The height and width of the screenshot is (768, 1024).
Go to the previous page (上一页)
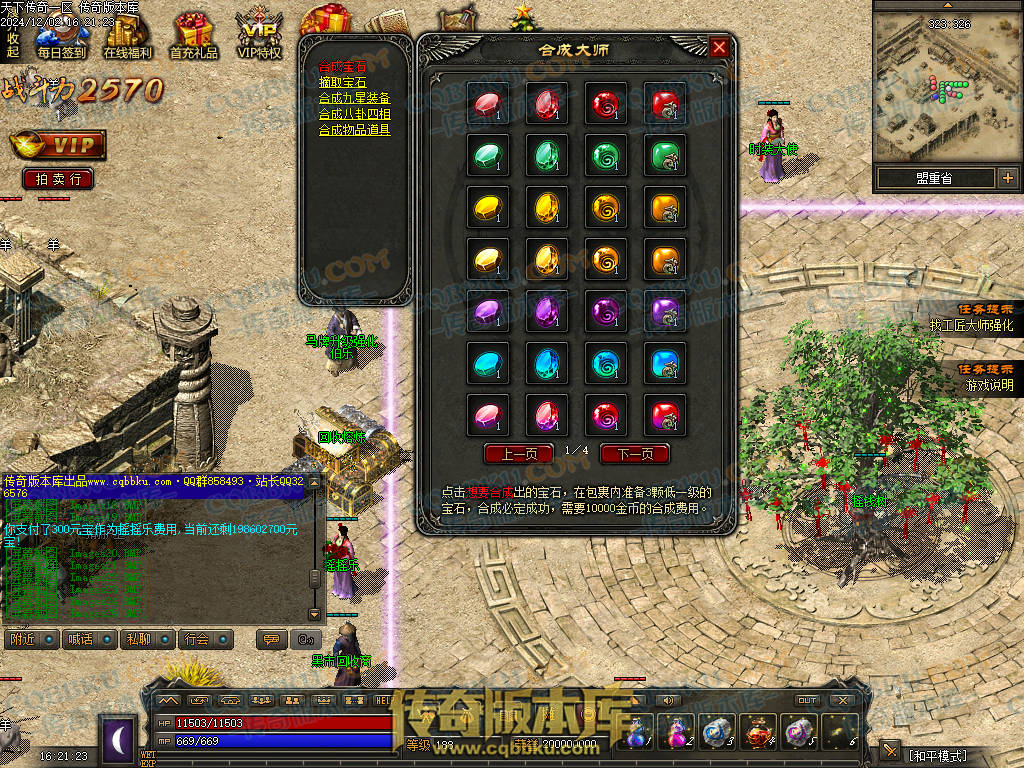[518, 453]
